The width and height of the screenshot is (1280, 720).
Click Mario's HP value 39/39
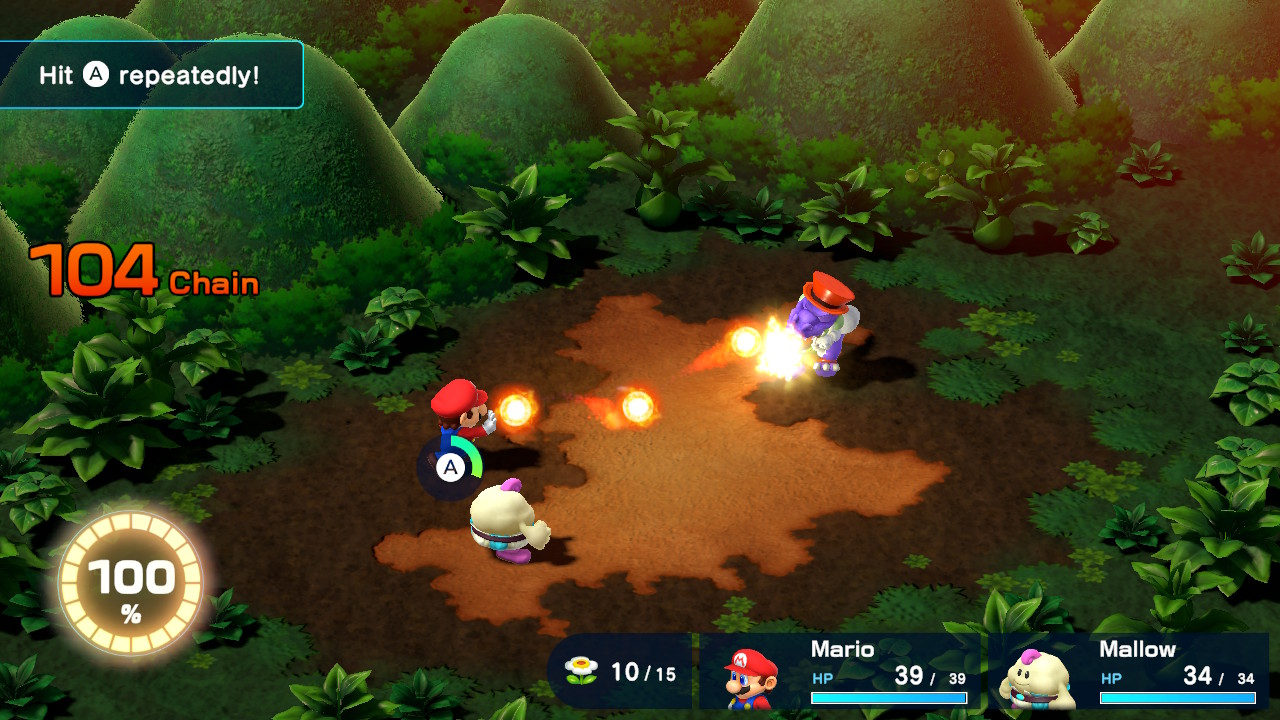(930, 676)
